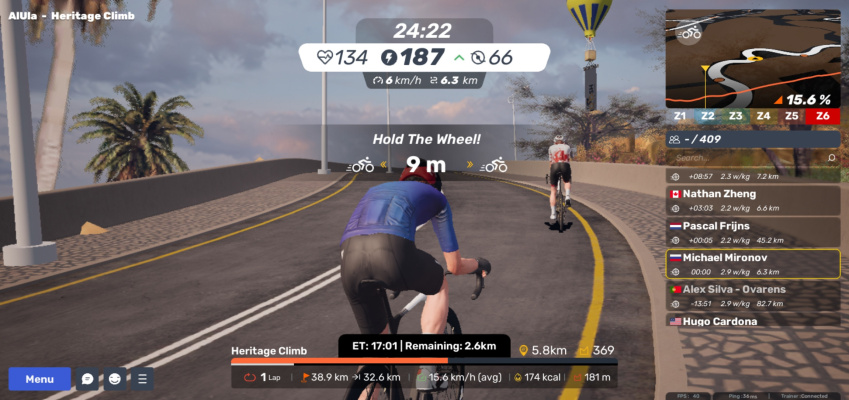The image size is (849, 400).
Task: Toggle the three-line list icon
Action: pos(142,379)
